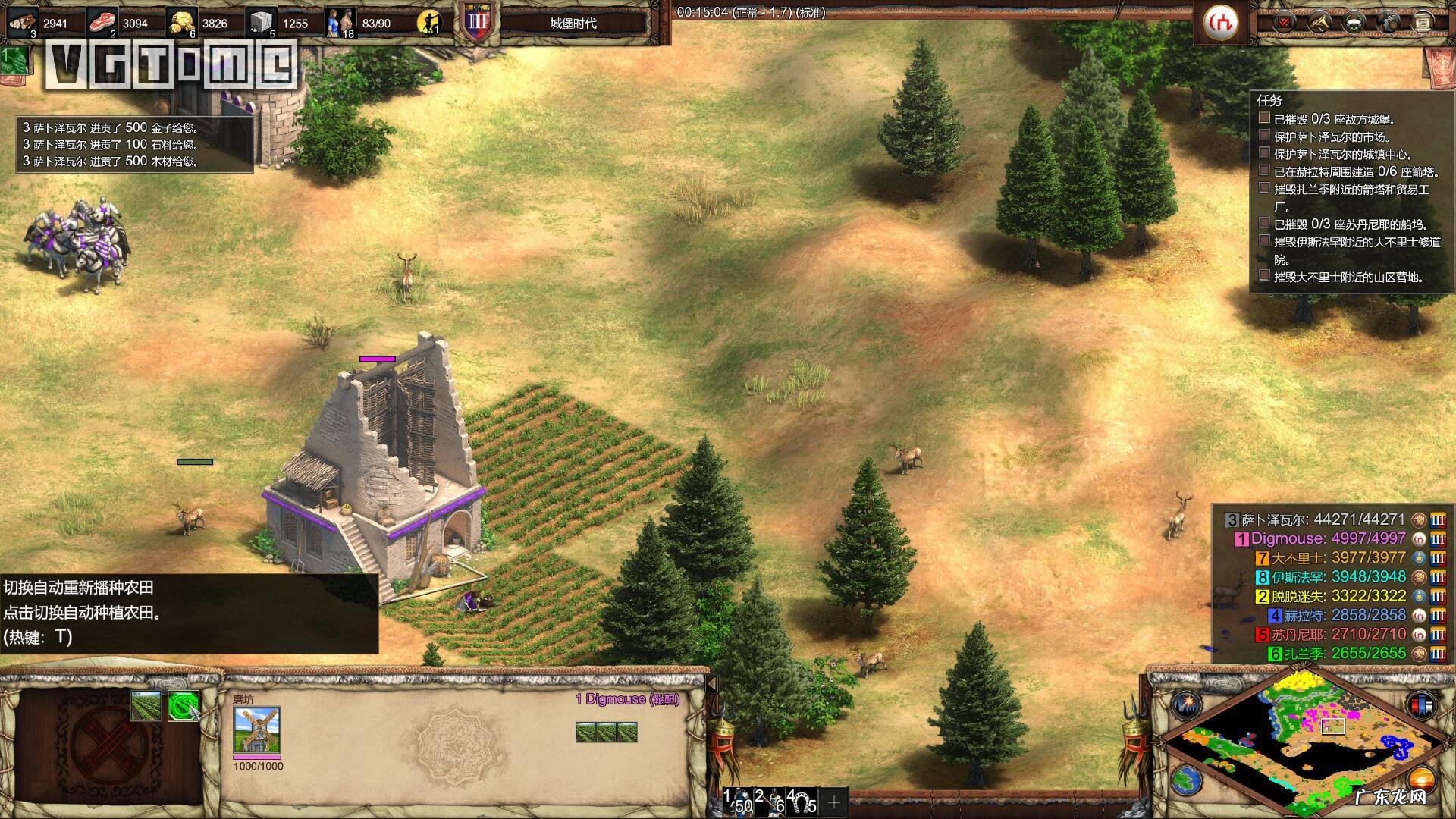Click the orange sun minimap button

(1422, 780)
